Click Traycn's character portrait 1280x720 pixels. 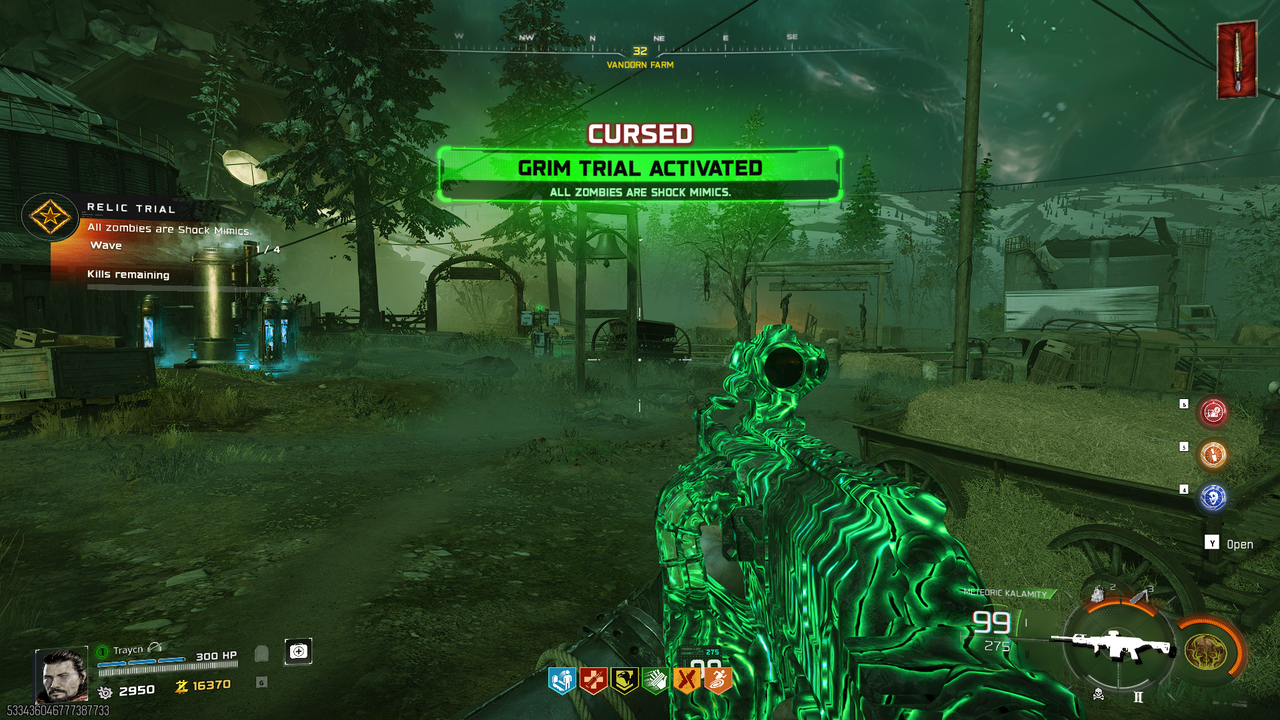click(61, 676)
